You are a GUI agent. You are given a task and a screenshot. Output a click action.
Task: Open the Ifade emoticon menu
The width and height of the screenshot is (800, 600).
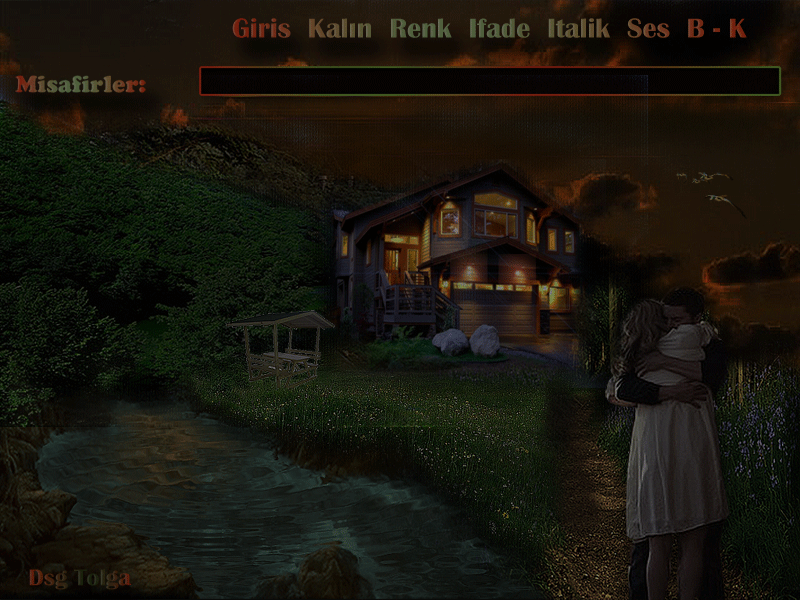499,29
